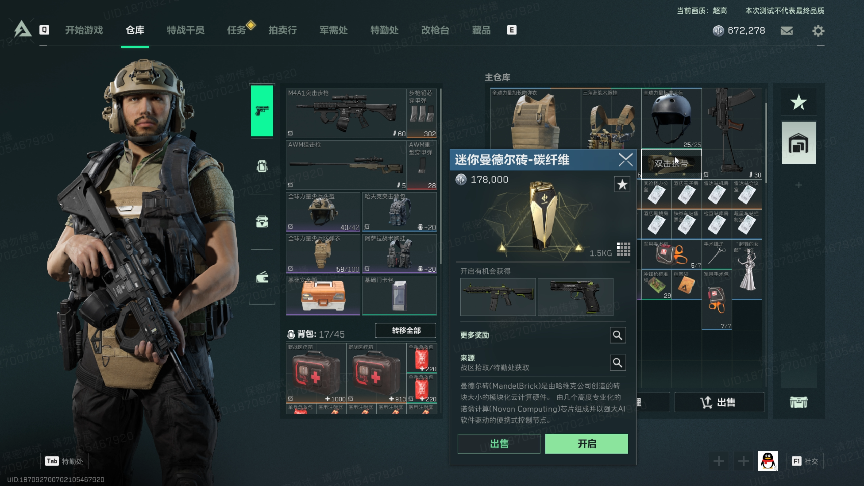864x486 pixels.
Task: Click 转移全部 to transfer all backpack items
Action: (404, 330)
